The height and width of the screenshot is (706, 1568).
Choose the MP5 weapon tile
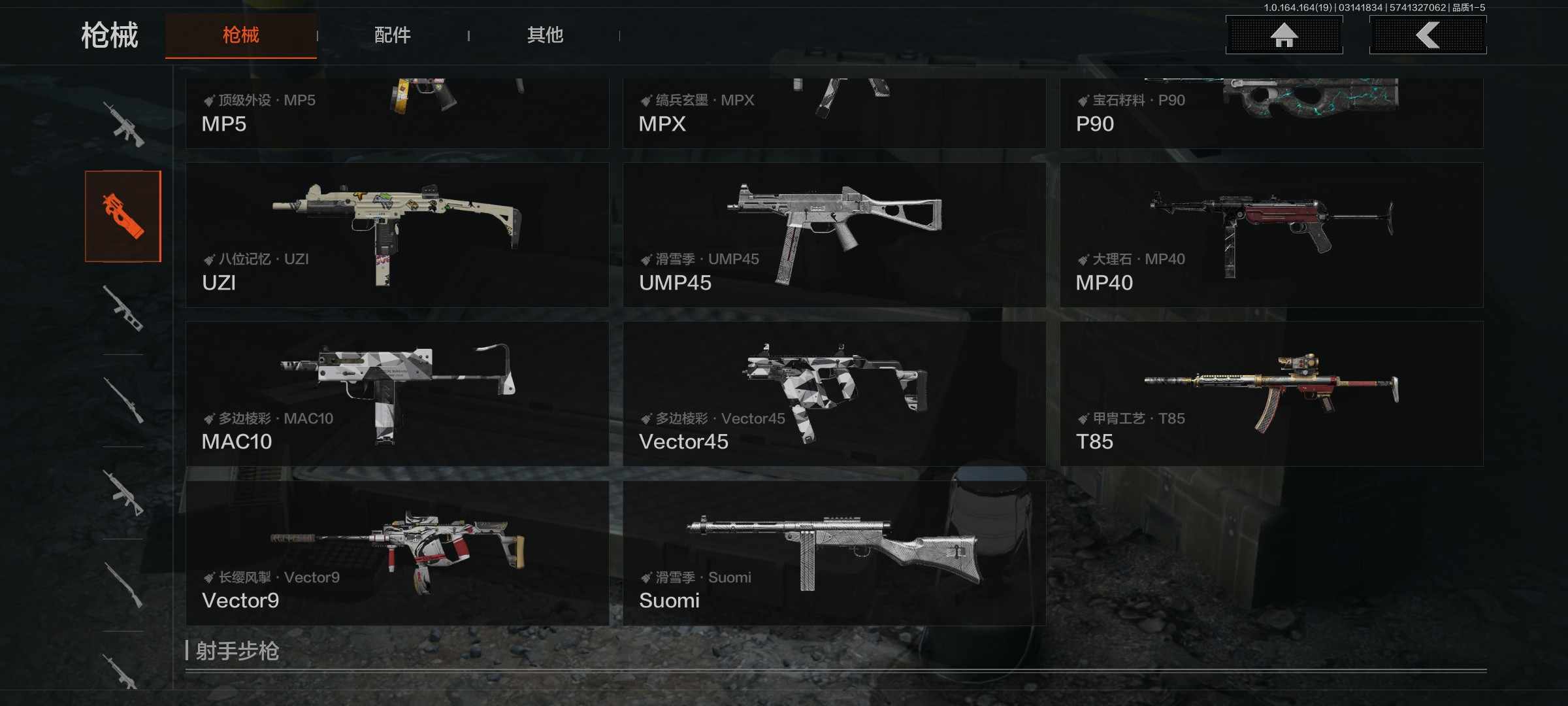[397, 112]
